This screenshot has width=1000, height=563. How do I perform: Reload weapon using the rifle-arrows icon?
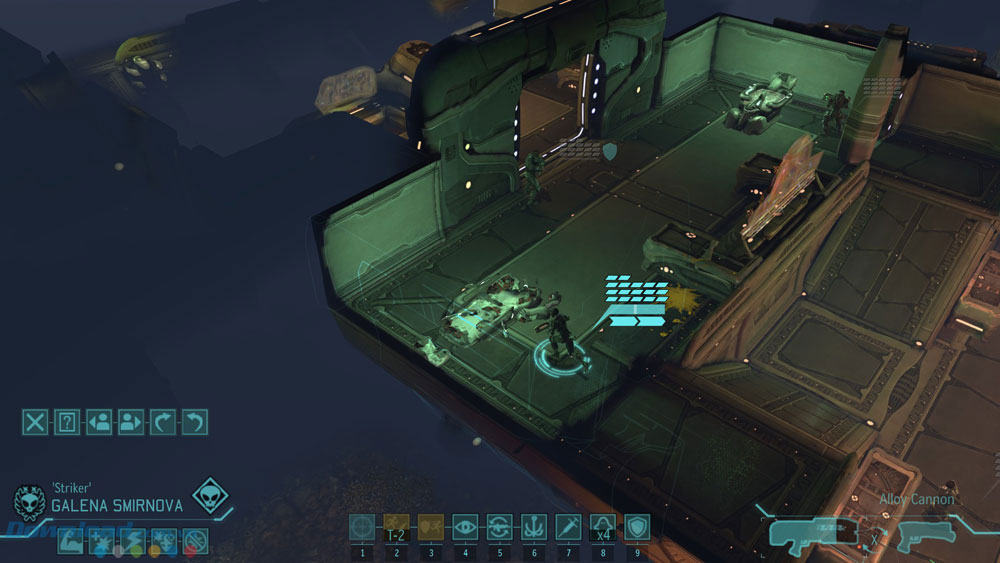point(500,528)
